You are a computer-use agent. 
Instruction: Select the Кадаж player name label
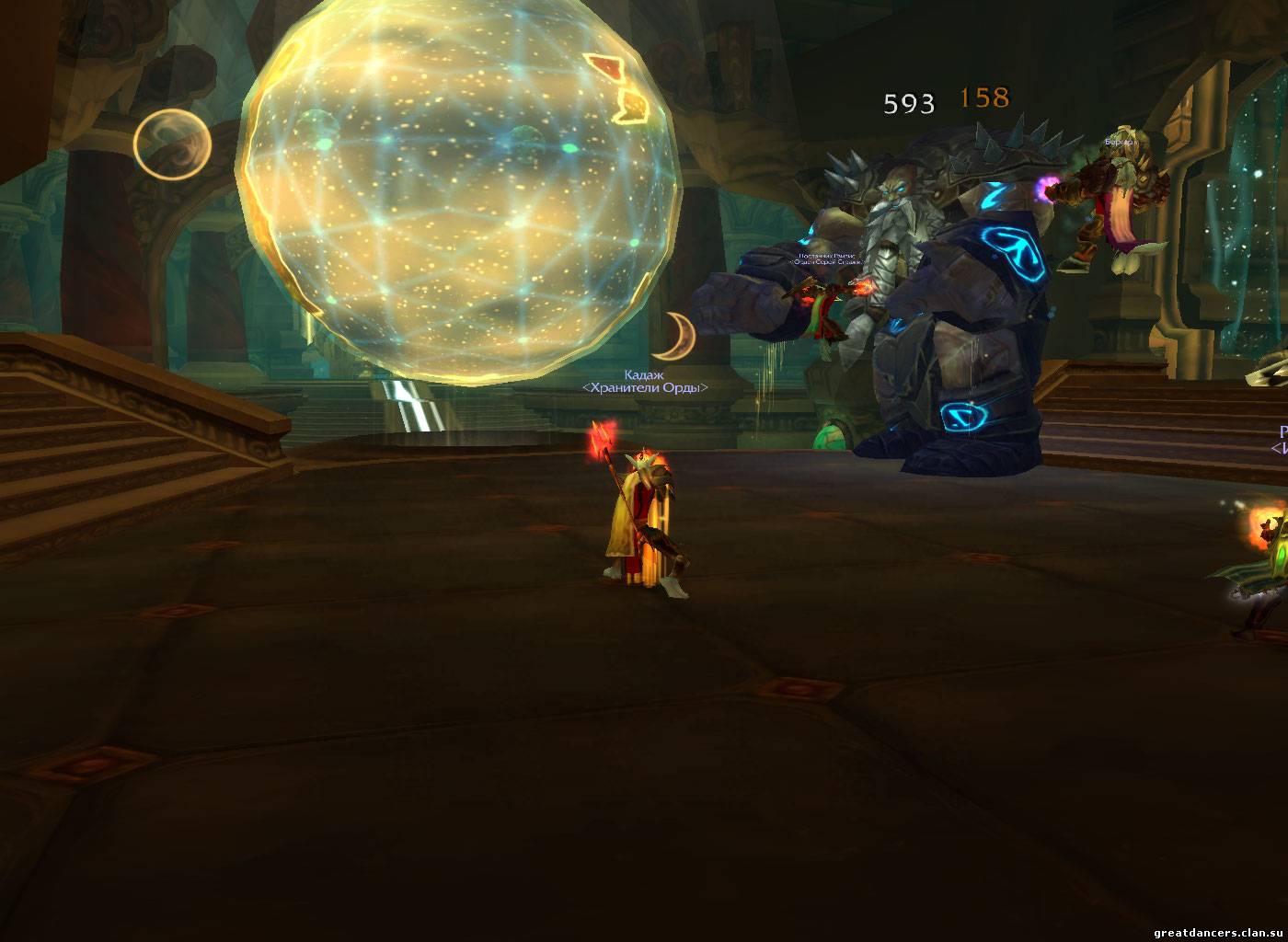(x=644, y=374)
